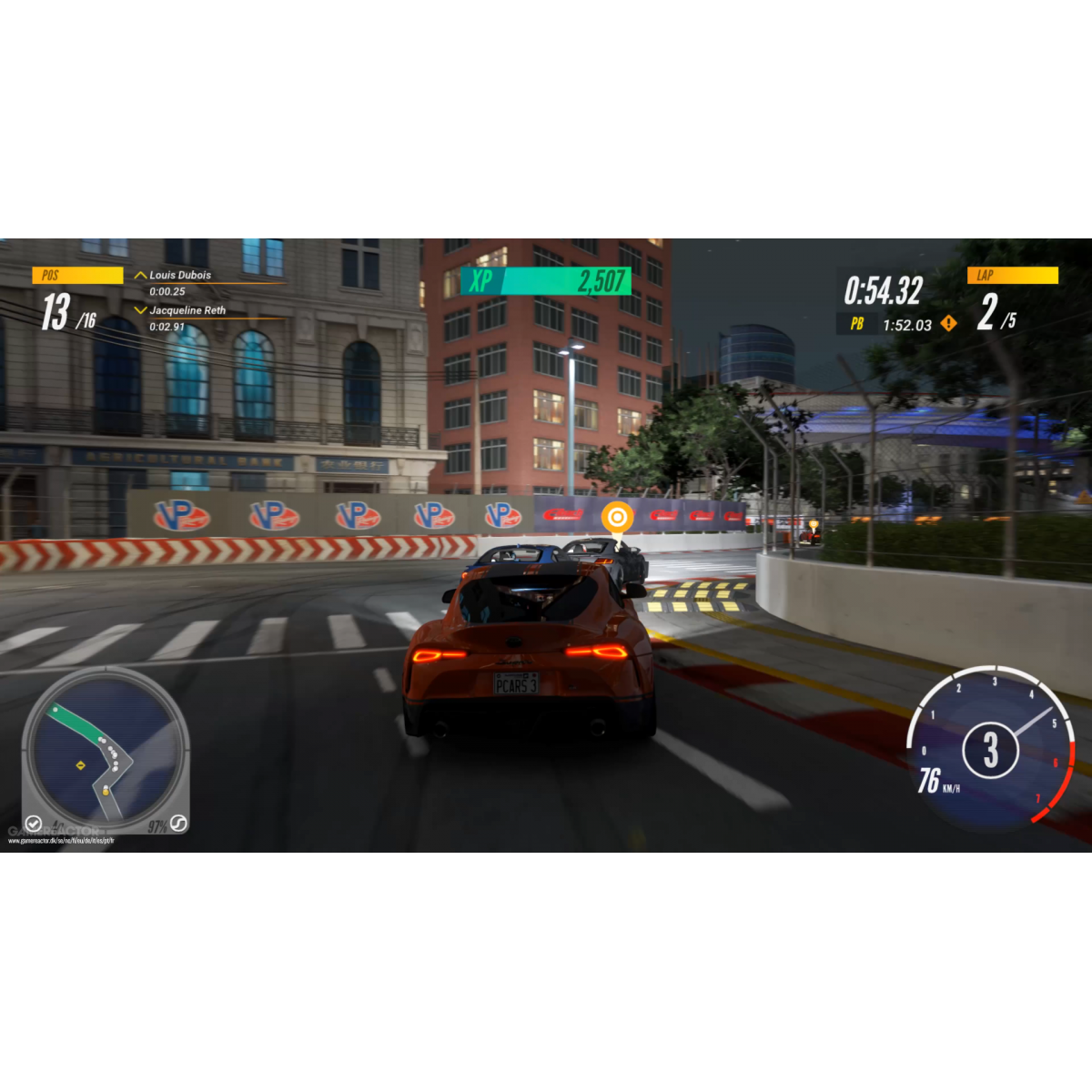Click the yellow LAP header label
Image resolution: width=1092 pixels, height=1092 pixels.
click(1012, 275)
